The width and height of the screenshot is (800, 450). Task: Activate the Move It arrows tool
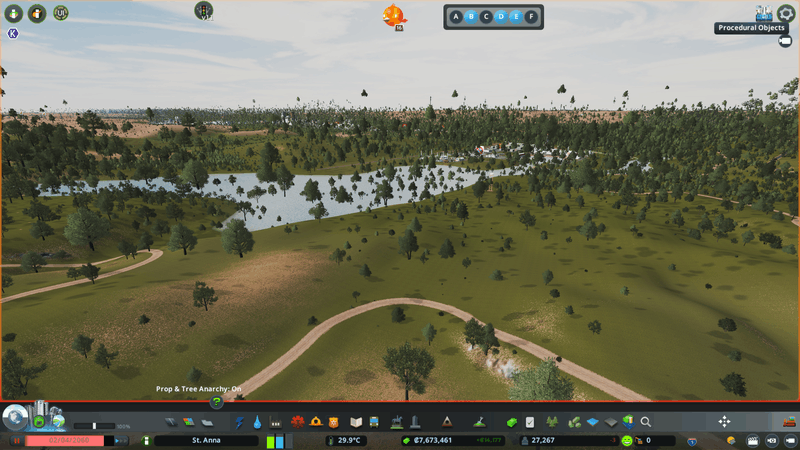pos(725,422)
